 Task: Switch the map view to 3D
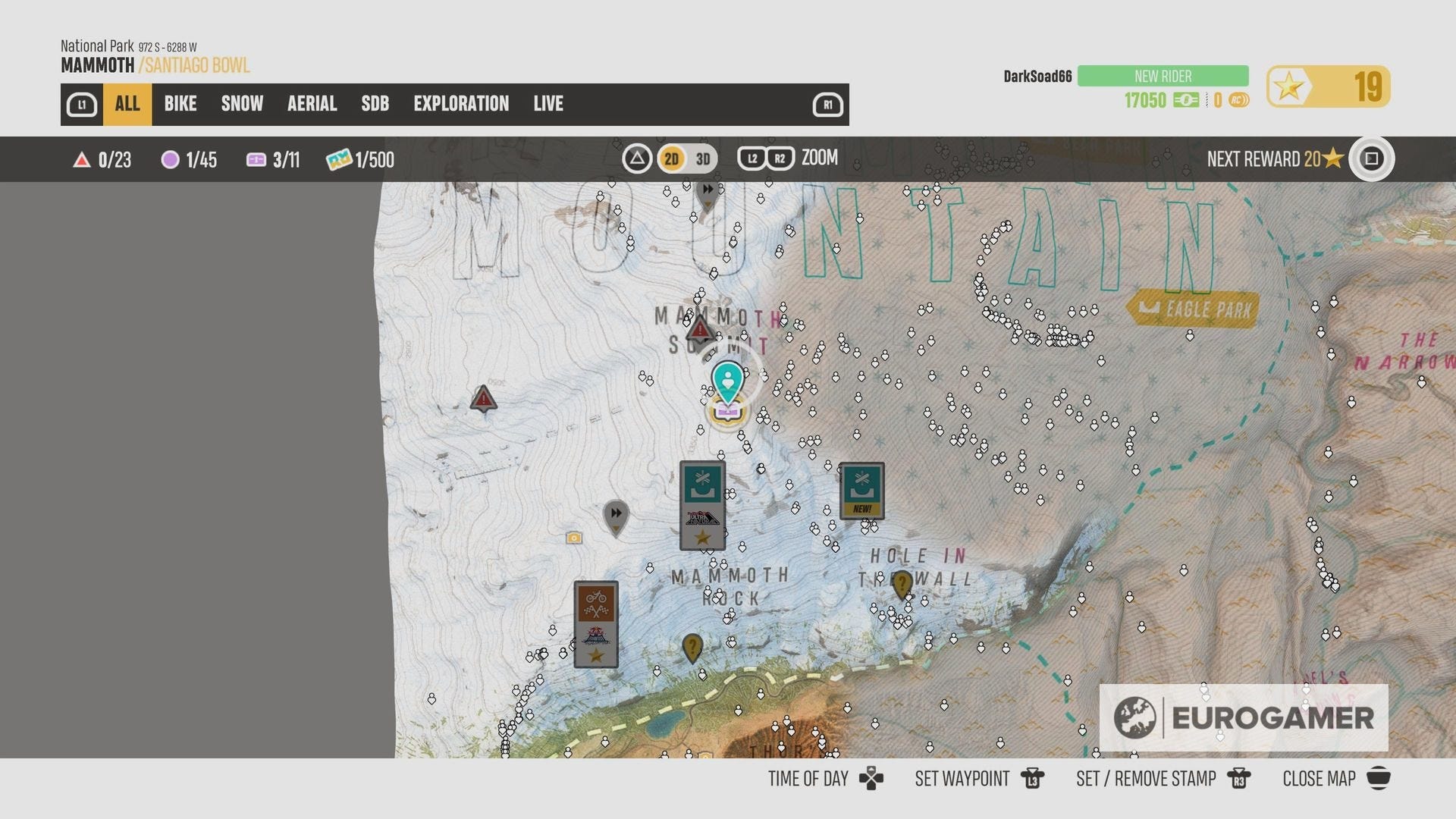(701, 159)
